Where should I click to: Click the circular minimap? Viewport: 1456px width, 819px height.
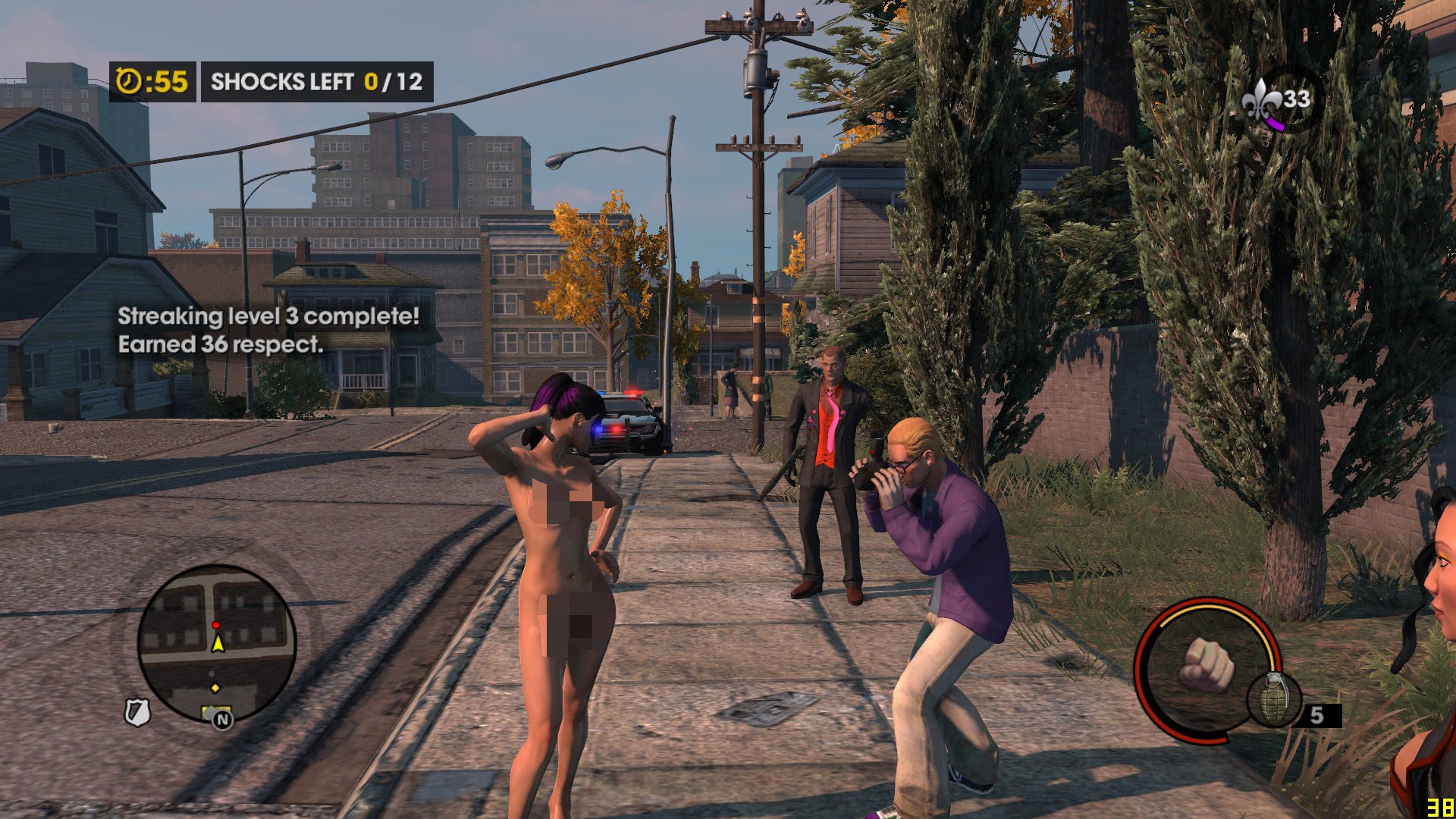[216, 643]
